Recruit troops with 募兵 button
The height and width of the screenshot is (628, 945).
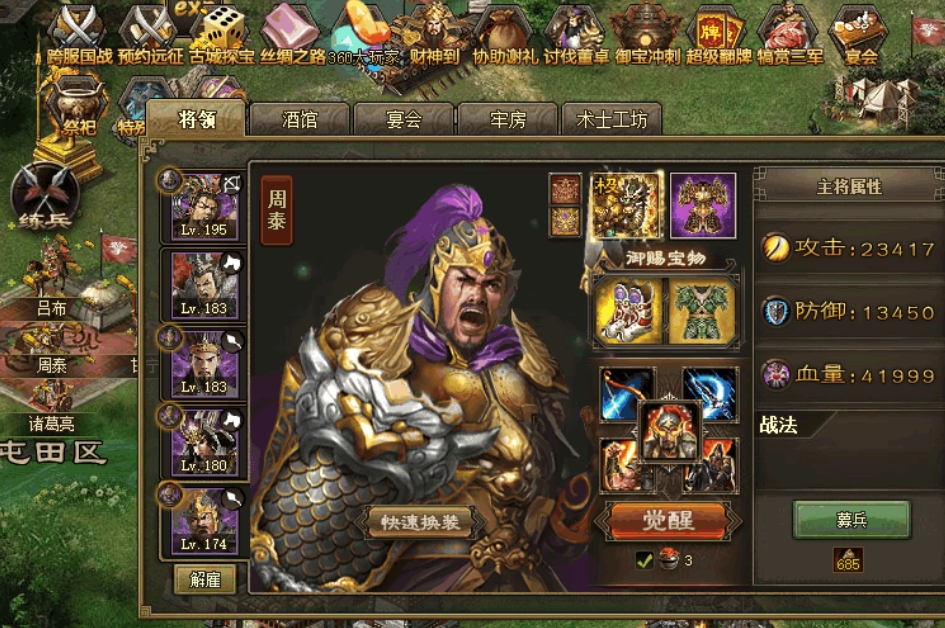click(x=851, y=520)
